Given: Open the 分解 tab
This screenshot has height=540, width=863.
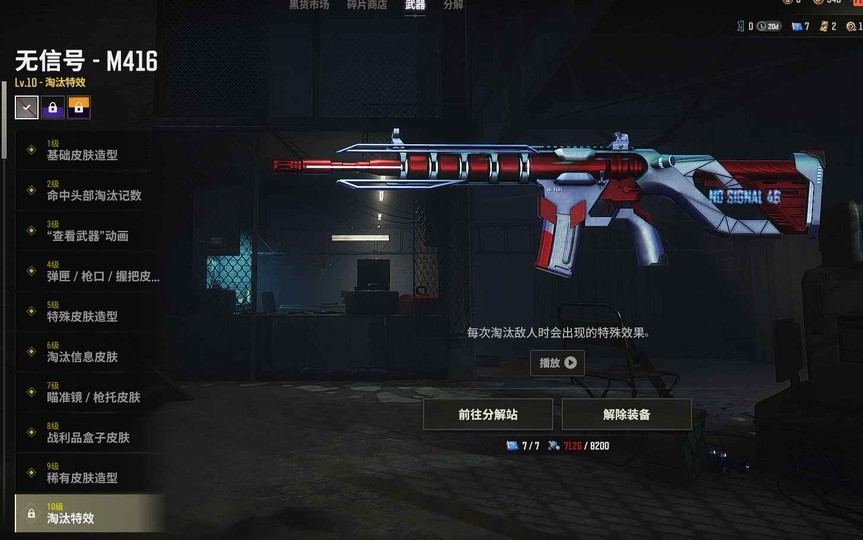Looking at the screenshot, I should [453, 5].
